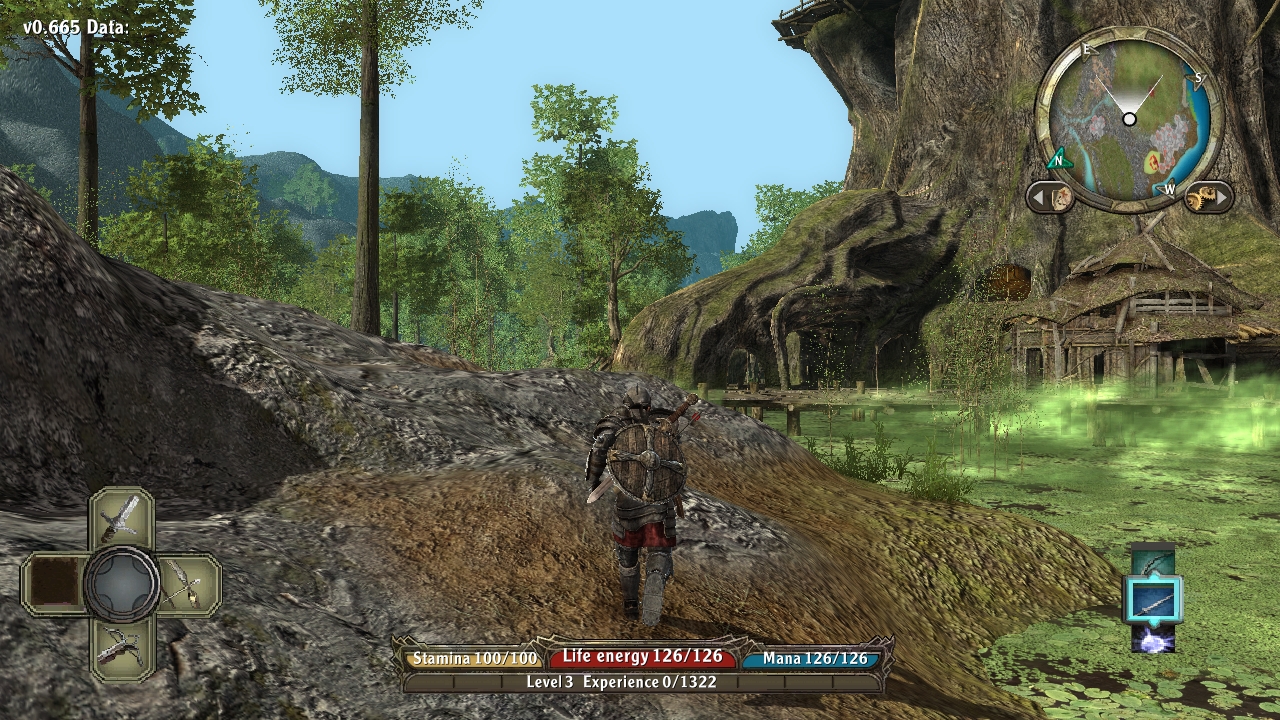Select the brown left quick slot
Screen dimensions: 1280x720
pos(55,583)
